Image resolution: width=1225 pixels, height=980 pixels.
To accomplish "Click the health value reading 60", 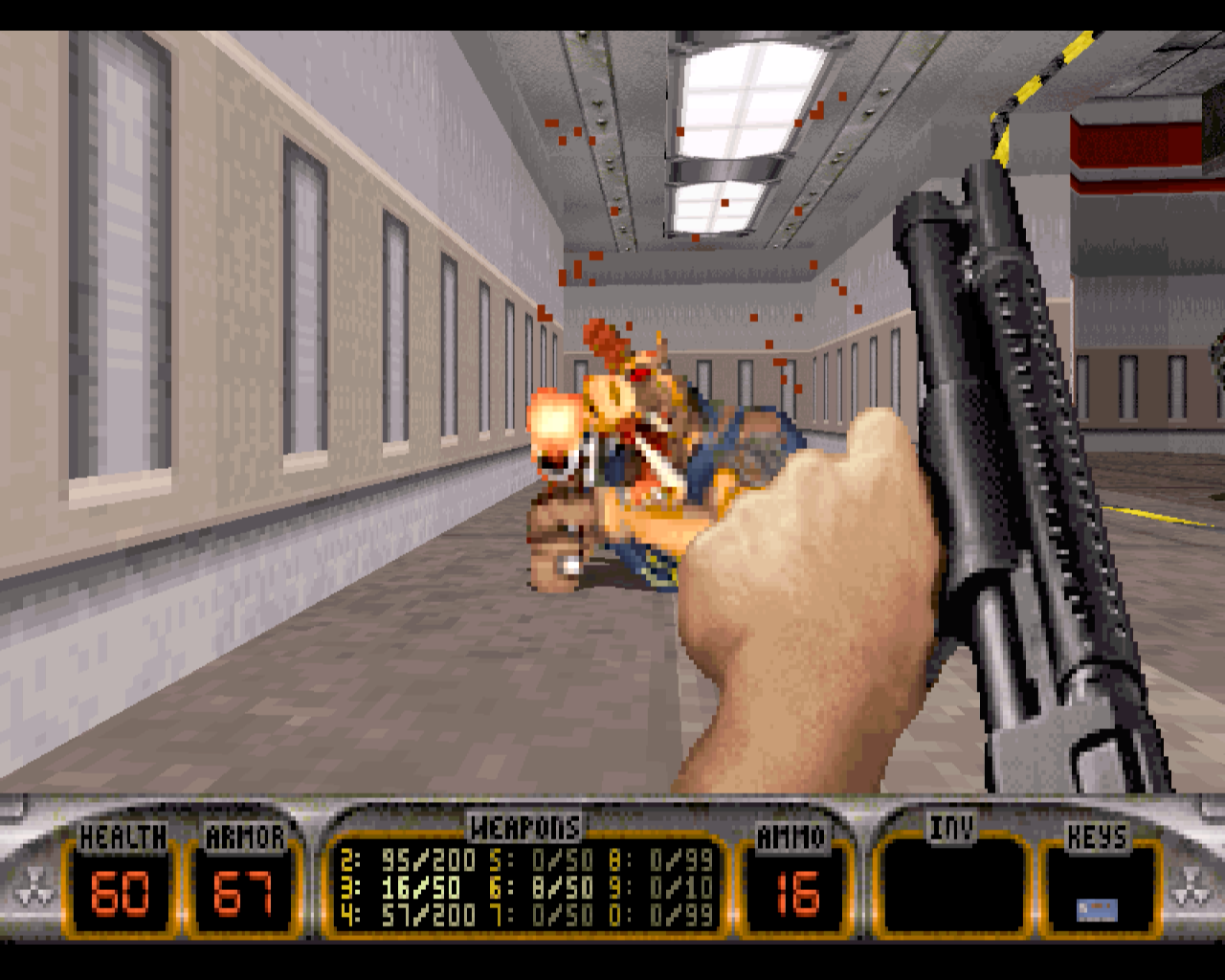I will [118, 892].
